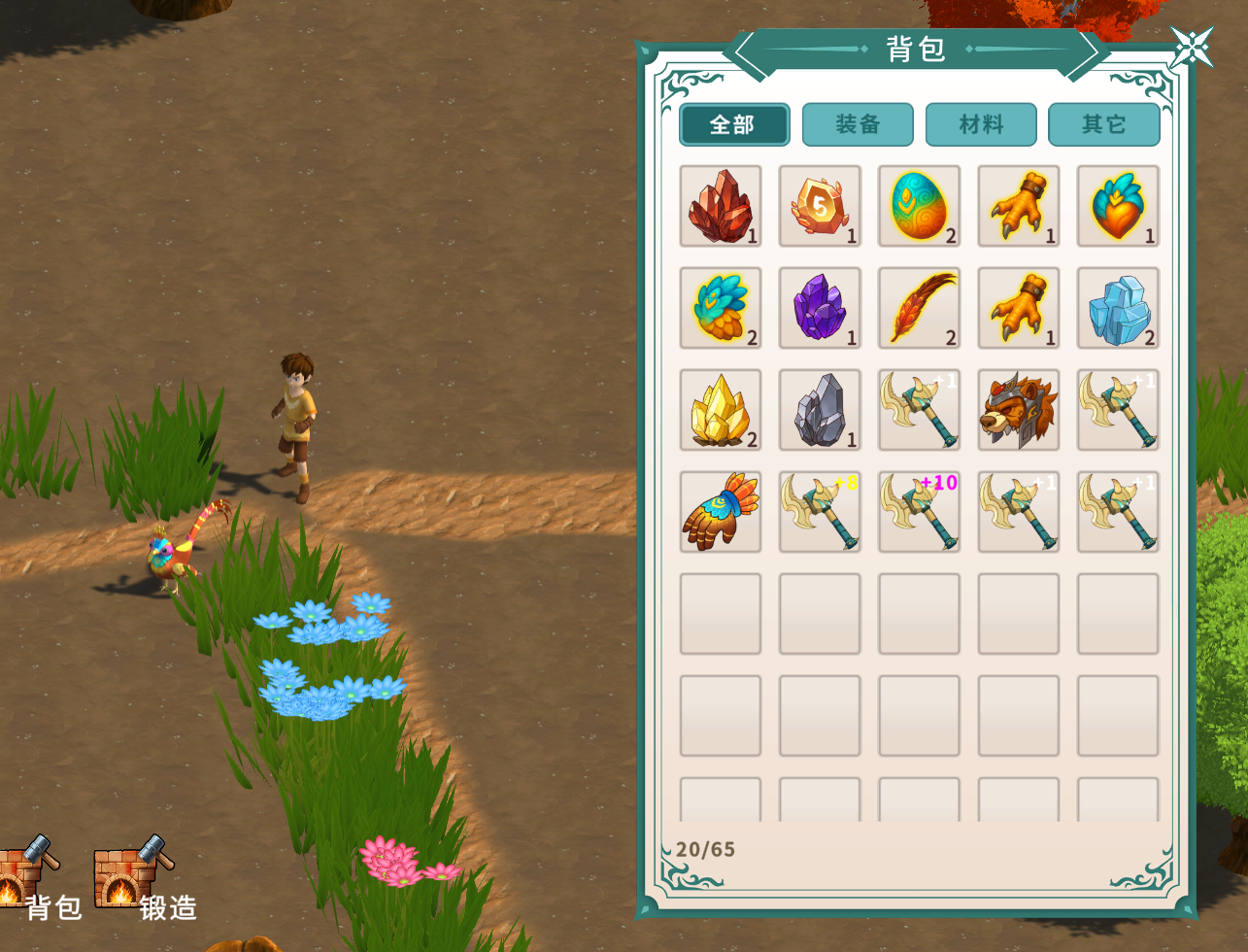Select the purple crystal slot

(x=820, y=308)
